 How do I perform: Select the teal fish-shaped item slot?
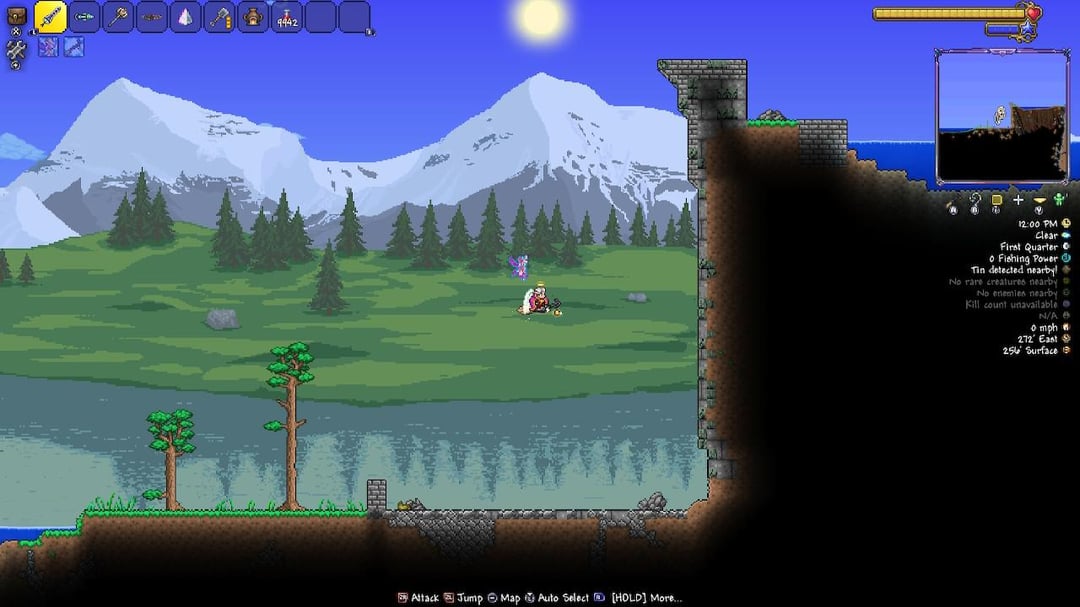pos(85,17)
